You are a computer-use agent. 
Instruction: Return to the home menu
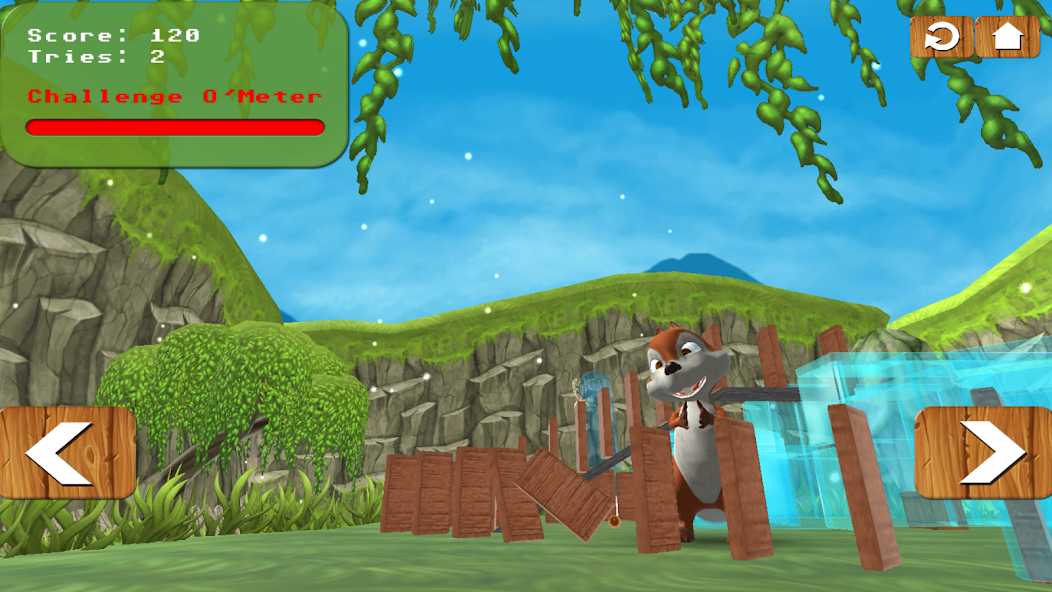(1007, 38)
